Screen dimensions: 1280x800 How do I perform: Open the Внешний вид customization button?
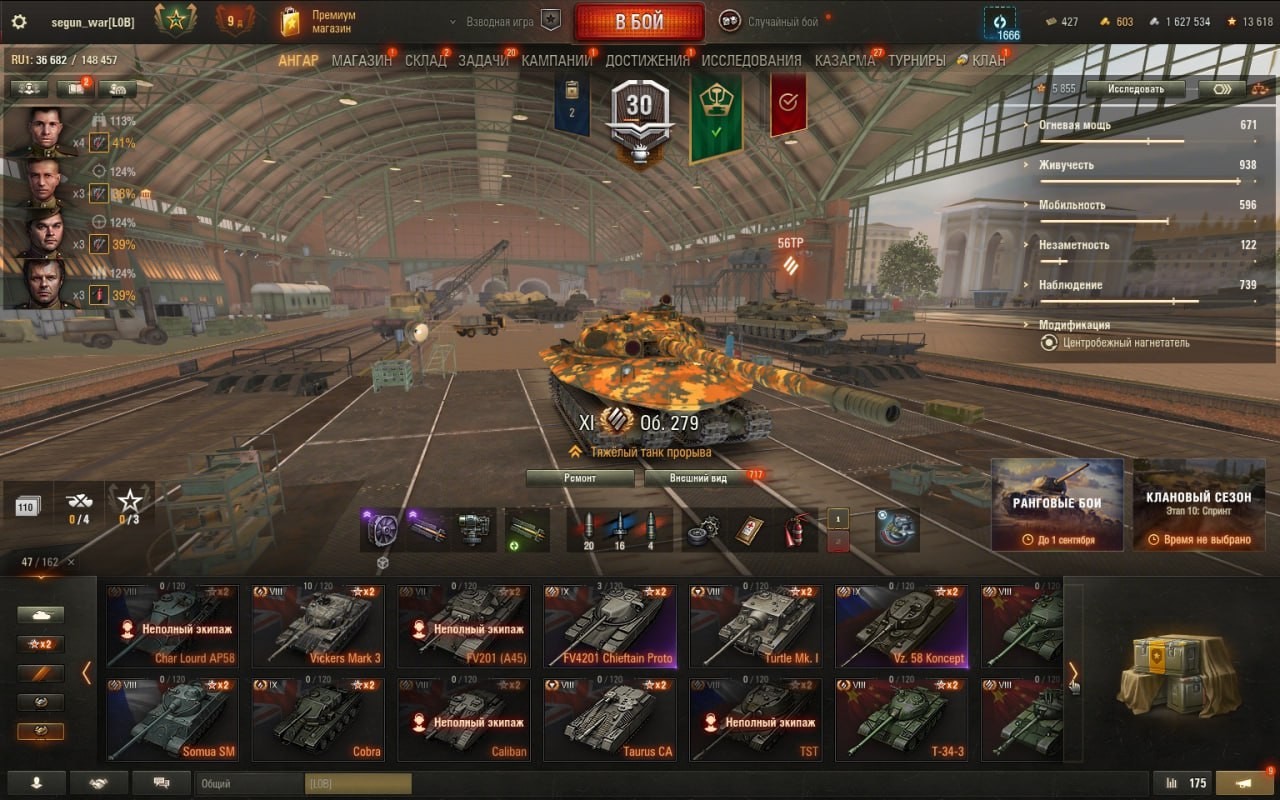click(x=699, y=478)
